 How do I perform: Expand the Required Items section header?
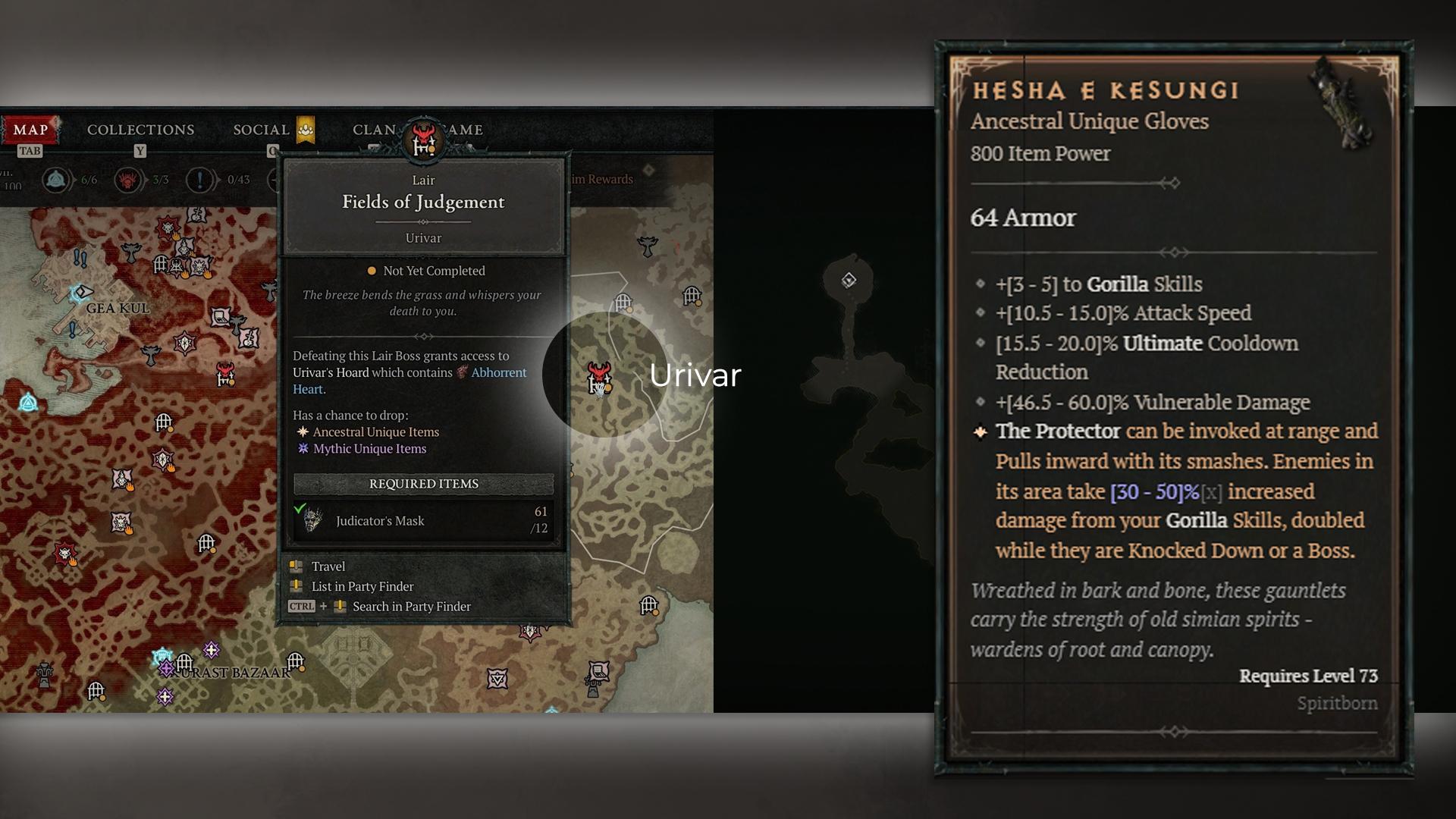[x=423, y=484]
